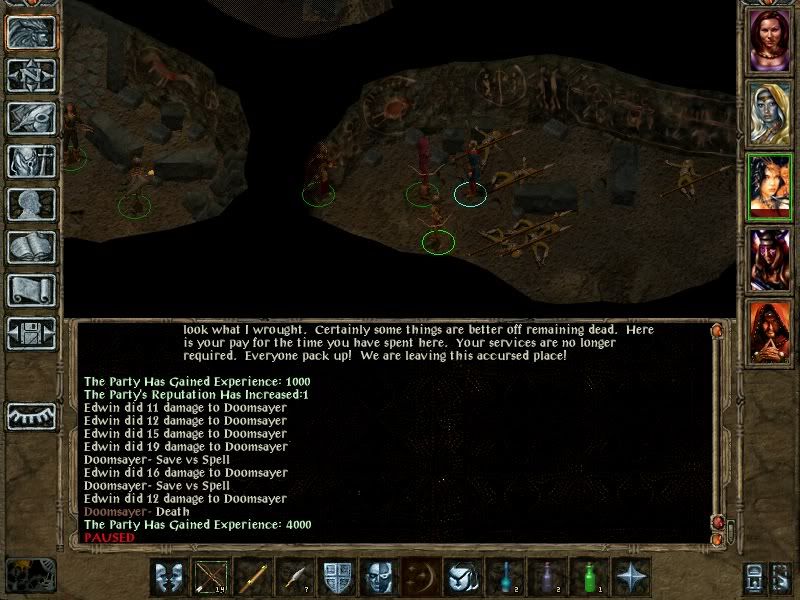
Task: Open the journal with the quill button
Action: click(30, 118)
